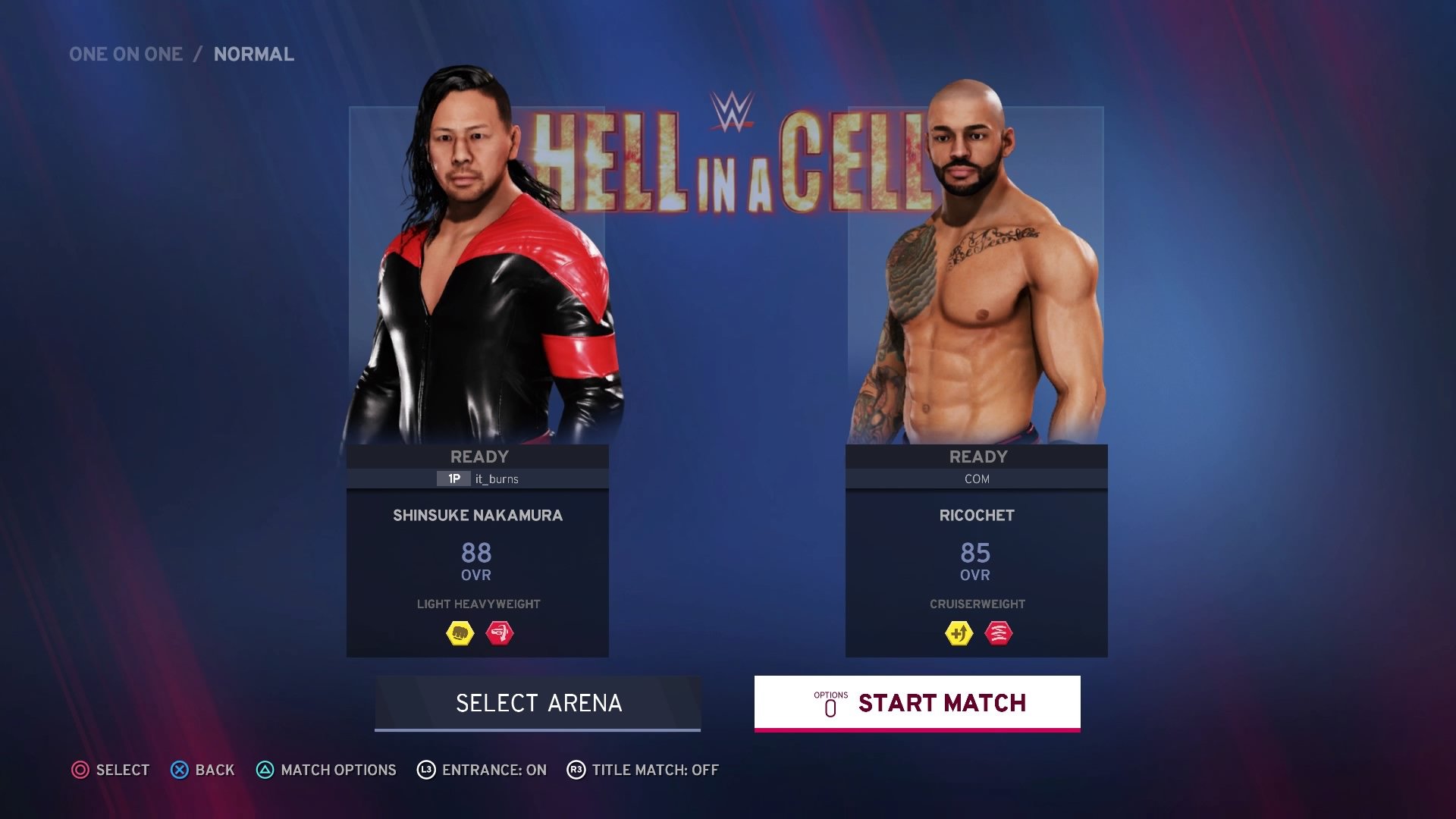
Task: Click the Select label in the footer
Action: coord(111,770)
